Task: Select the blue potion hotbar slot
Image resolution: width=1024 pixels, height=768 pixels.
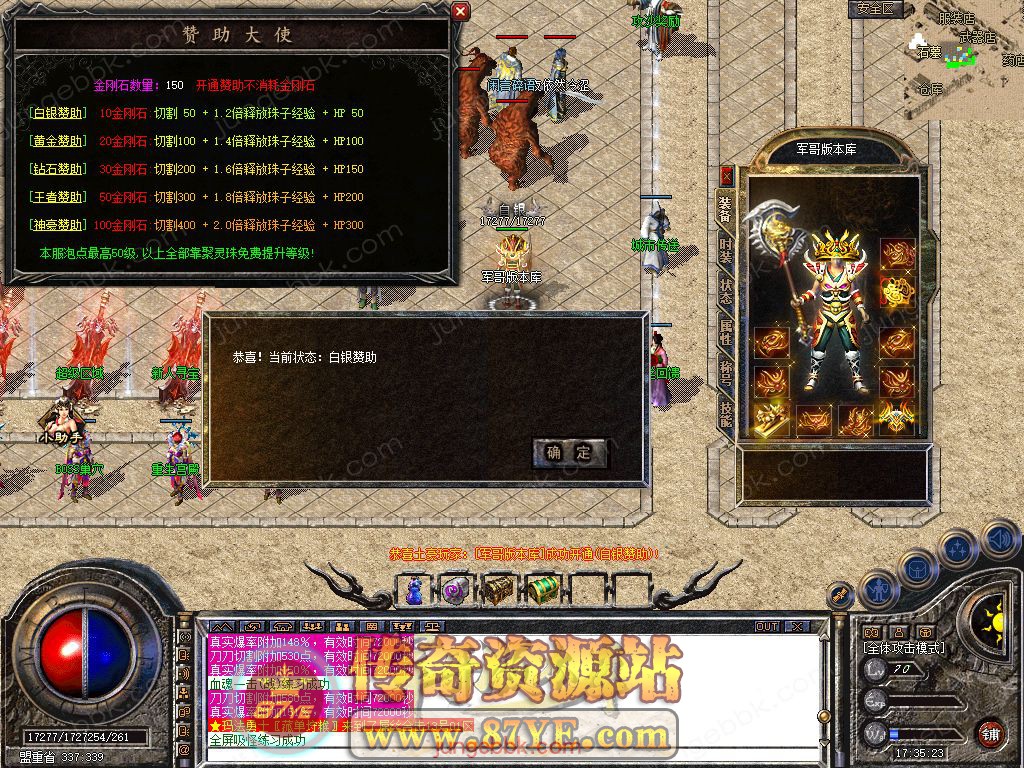Action: 414,590
